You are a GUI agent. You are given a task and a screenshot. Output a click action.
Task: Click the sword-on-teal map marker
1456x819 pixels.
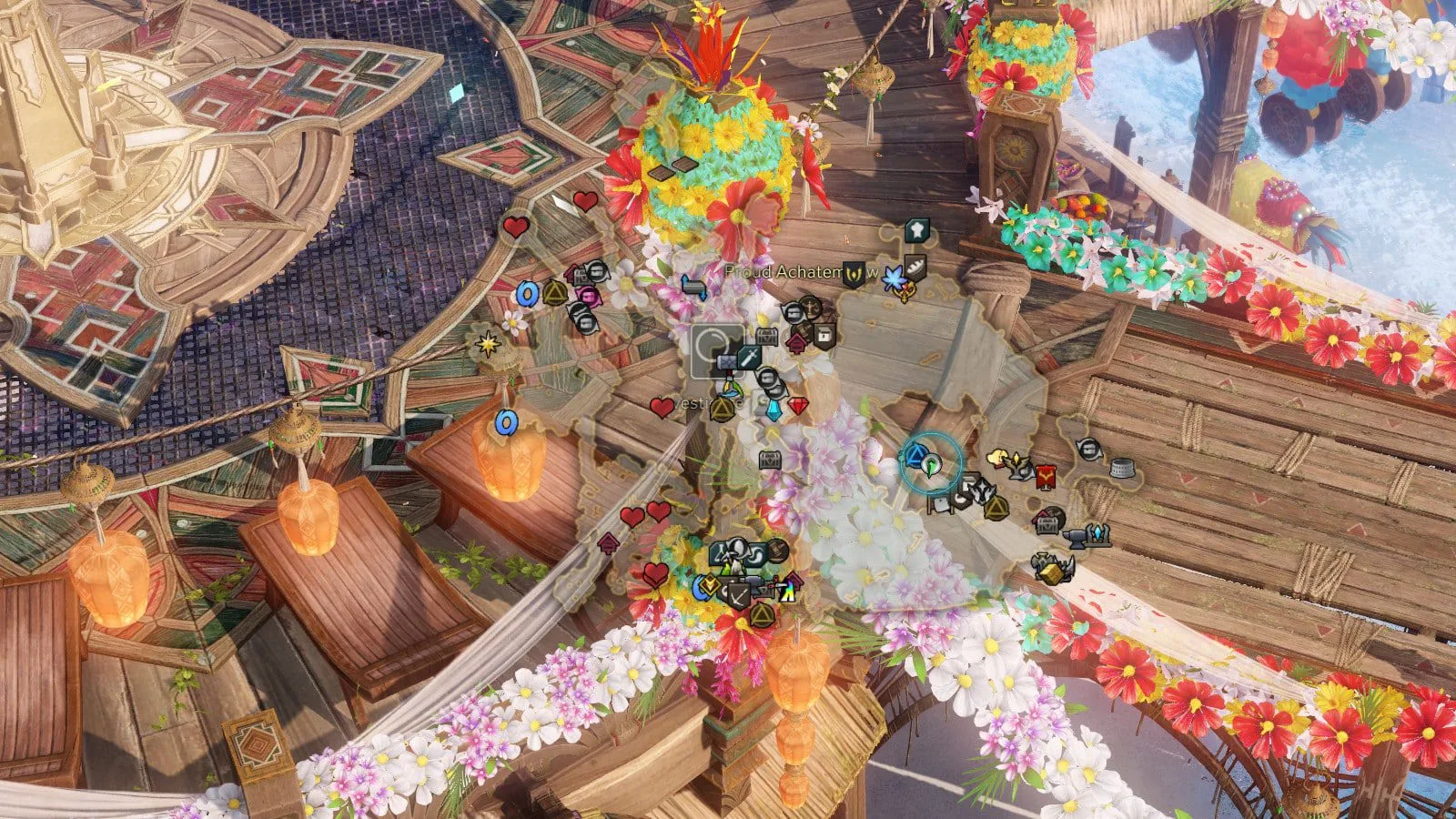click(x=751, y=357)
